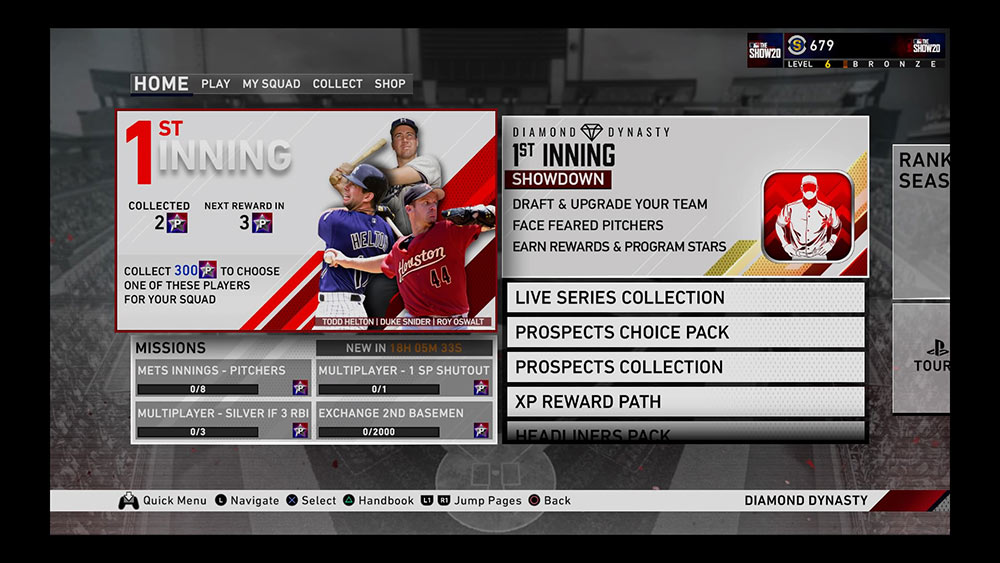Select the COLLECT tab
The width and height of the screenshot is (1000, 563).
point(337,84)
